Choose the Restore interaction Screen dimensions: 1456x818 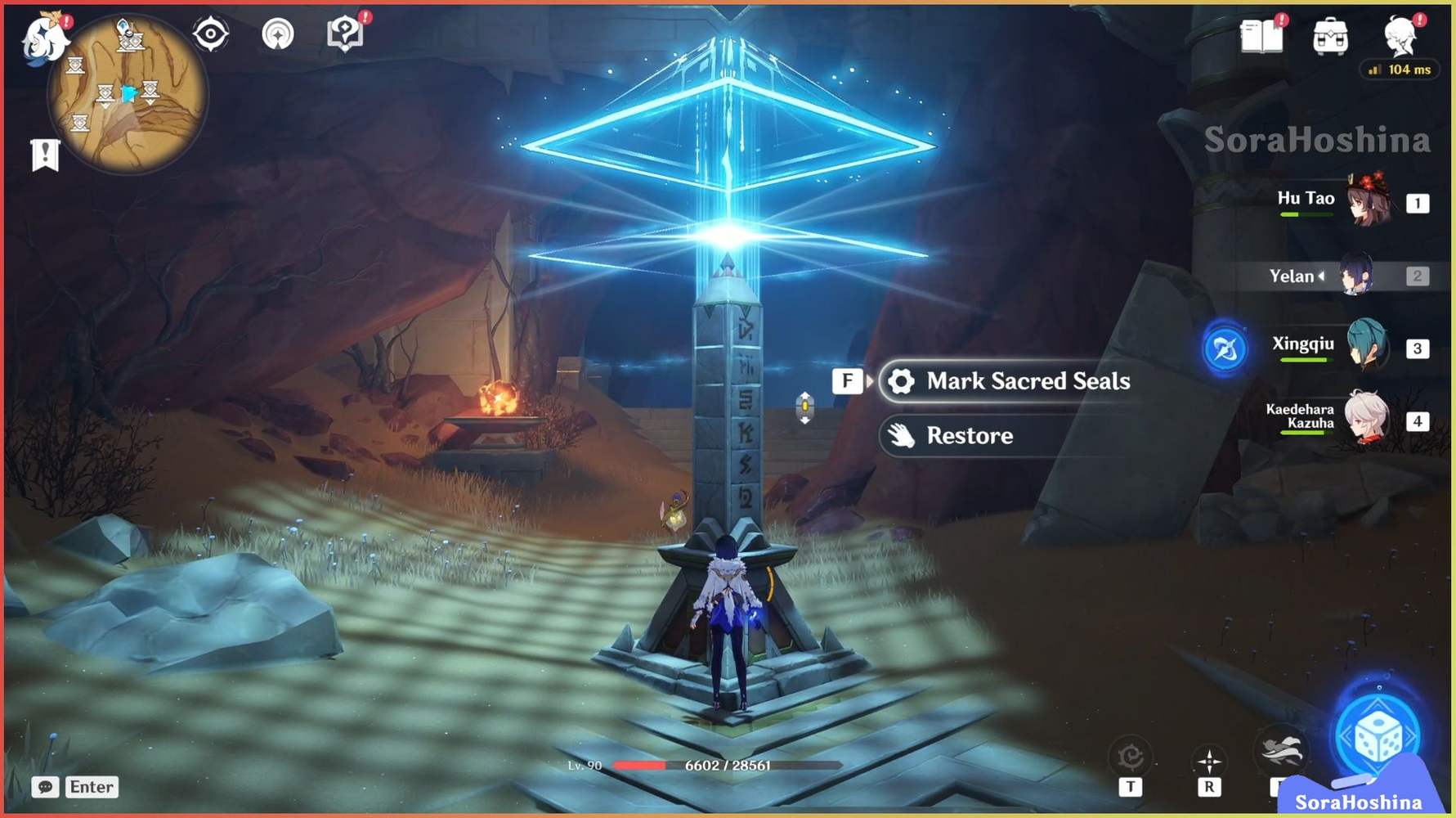pos(969,435)
